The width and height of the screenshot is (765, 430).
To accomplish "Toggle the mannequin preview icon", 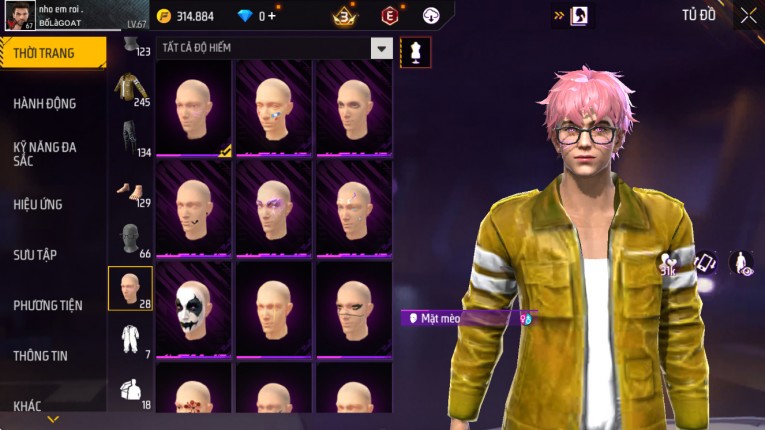I will [415, 51].
